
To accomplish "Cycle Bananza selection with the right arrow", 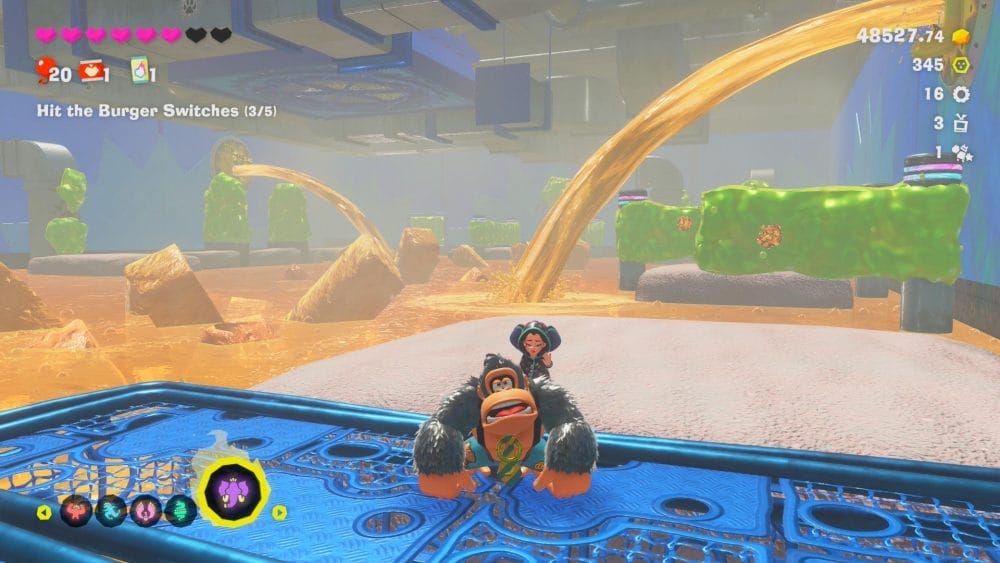I will (280, 512).
